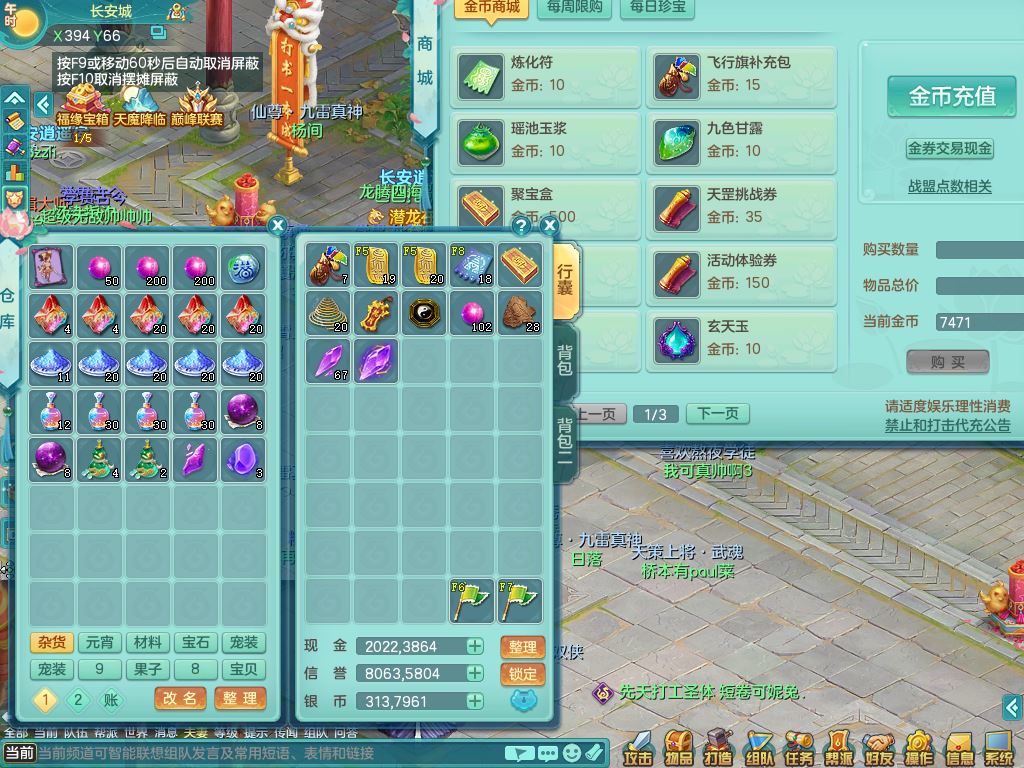This screenshot has height=768, width=1024.
Task: Click the bag help question-mark button
Action: 521,226
